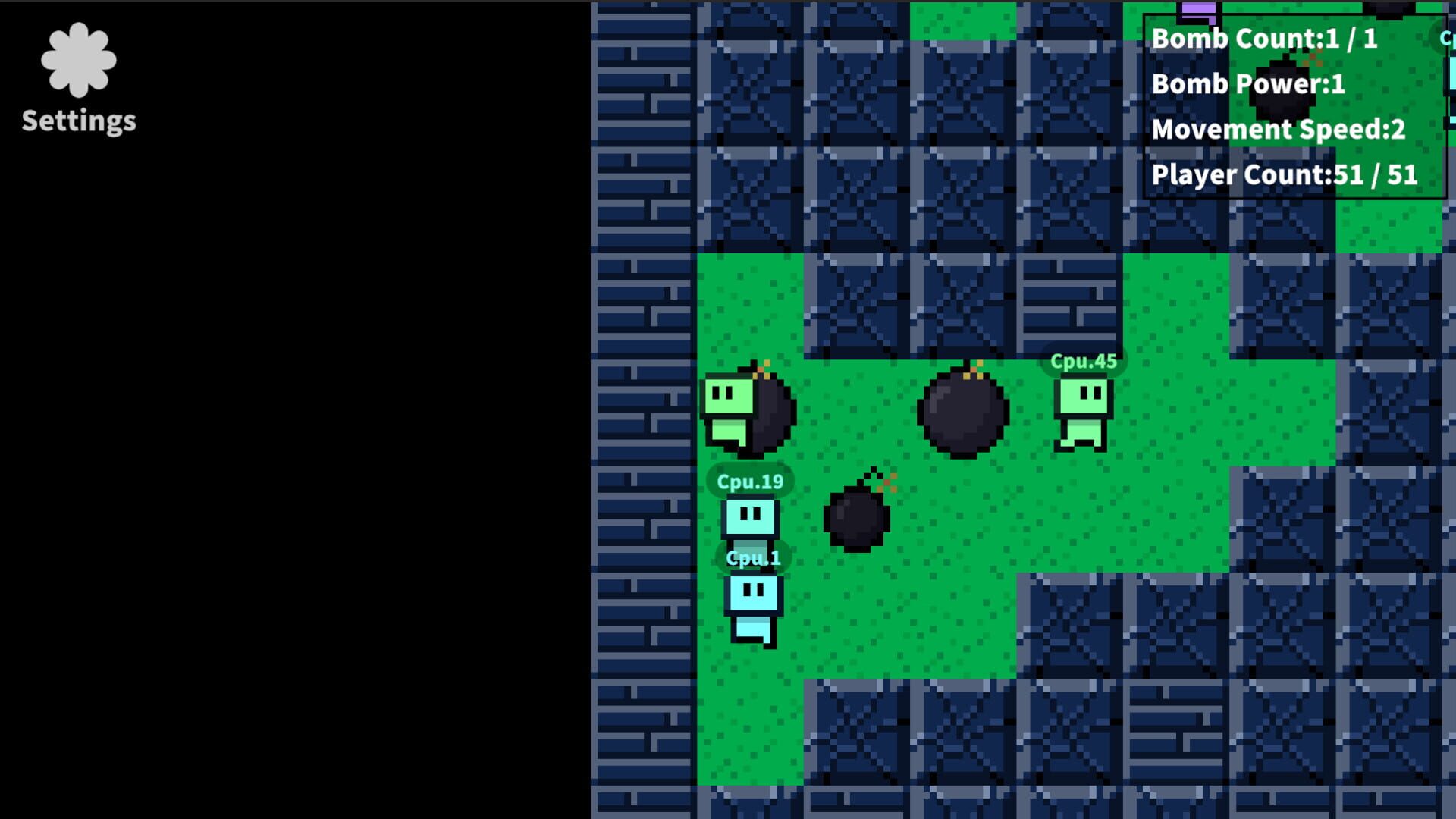Open the Settings flower icon

78,61
